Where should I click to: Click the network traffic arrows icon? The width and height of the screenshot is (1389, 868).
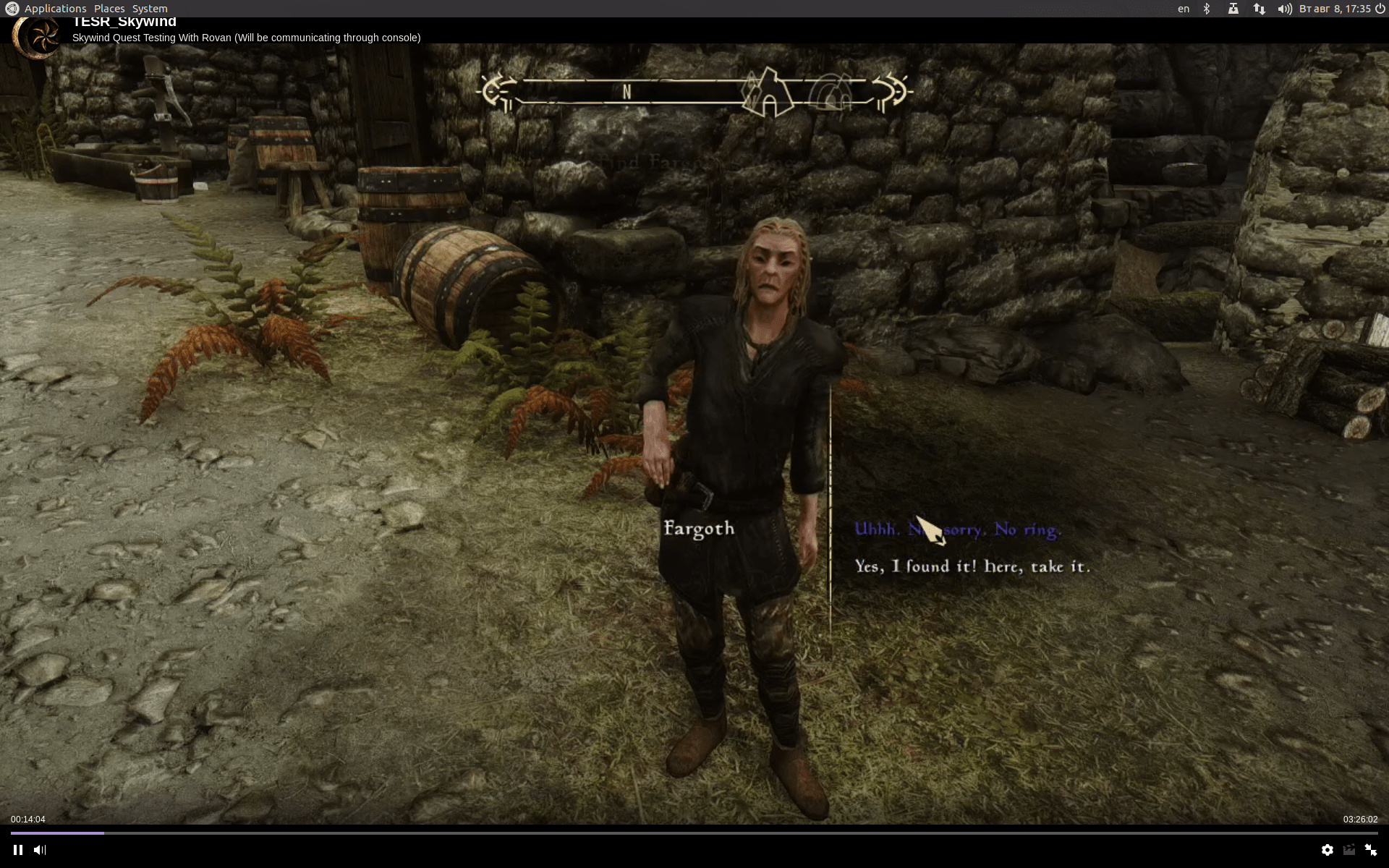pos(1260,8)
